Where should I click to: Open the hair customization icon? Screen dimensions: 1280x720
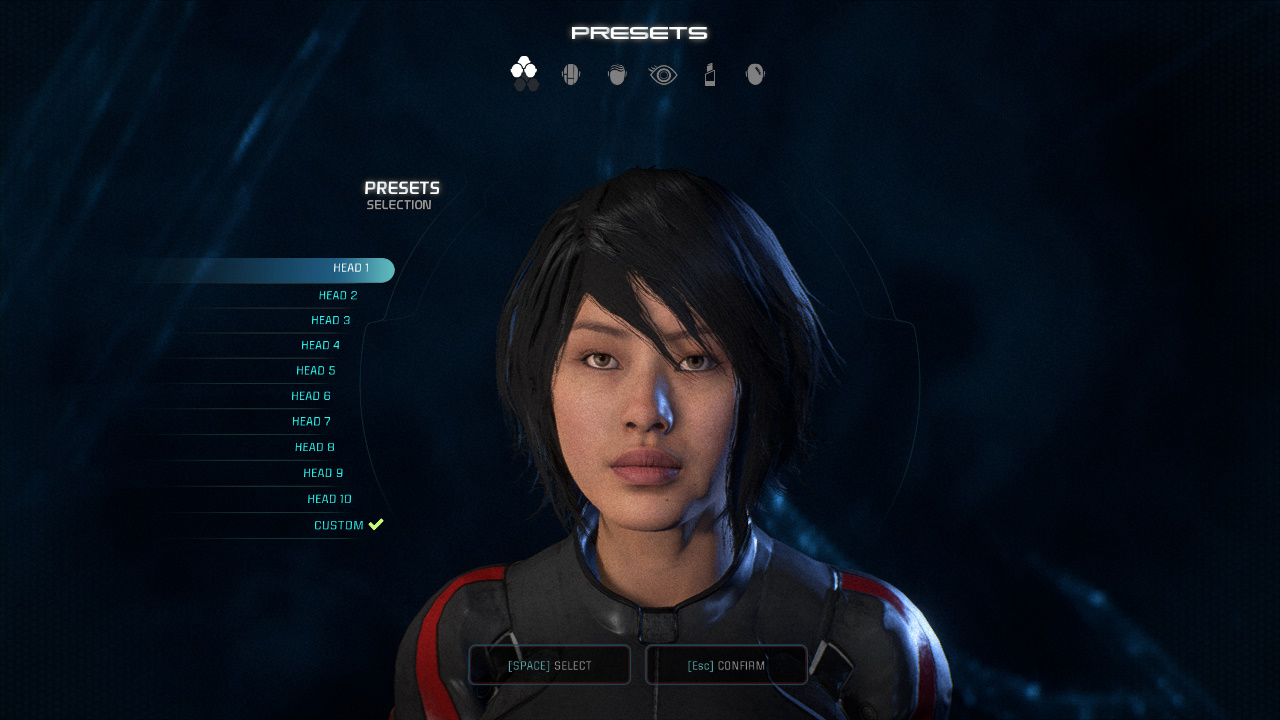click(x=616, y=72)
